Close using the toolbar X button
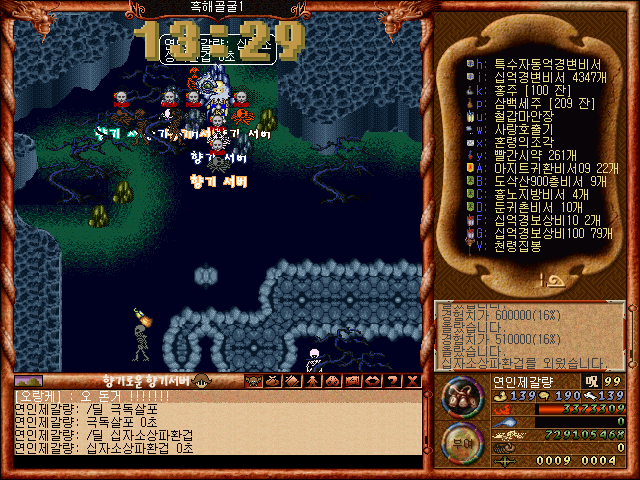 [x=413, y=381]
